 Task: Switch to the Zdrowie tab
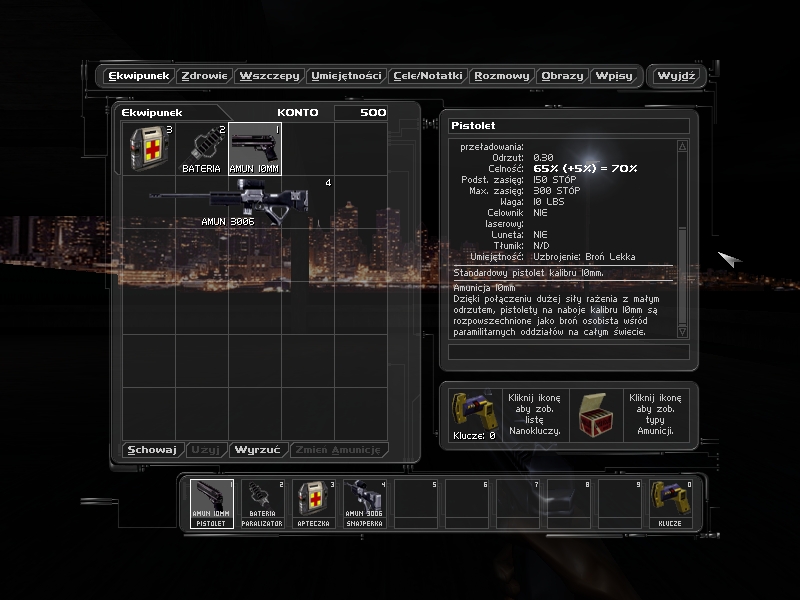click(205, 76)
